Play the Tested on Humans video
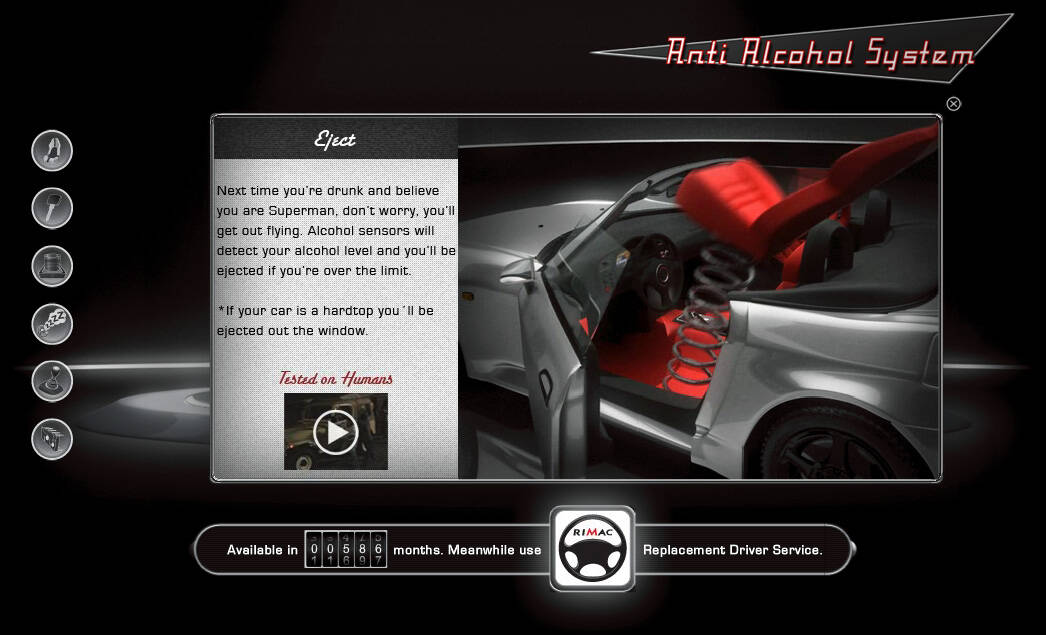Viewport: 1046px width, 635px height. pos(335,432)
